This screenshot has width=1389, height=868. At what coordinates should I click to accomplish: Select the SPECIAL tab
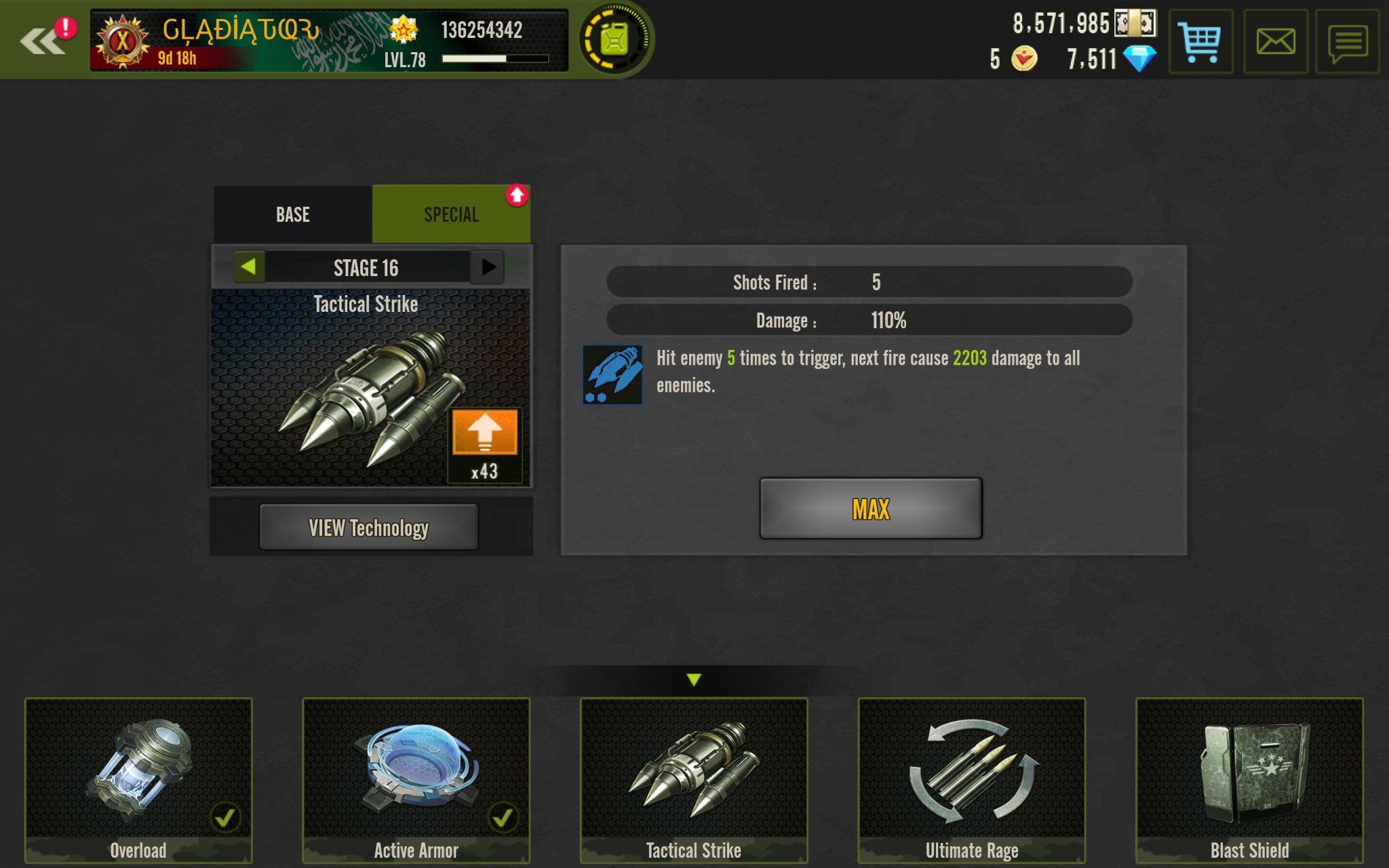451,215
